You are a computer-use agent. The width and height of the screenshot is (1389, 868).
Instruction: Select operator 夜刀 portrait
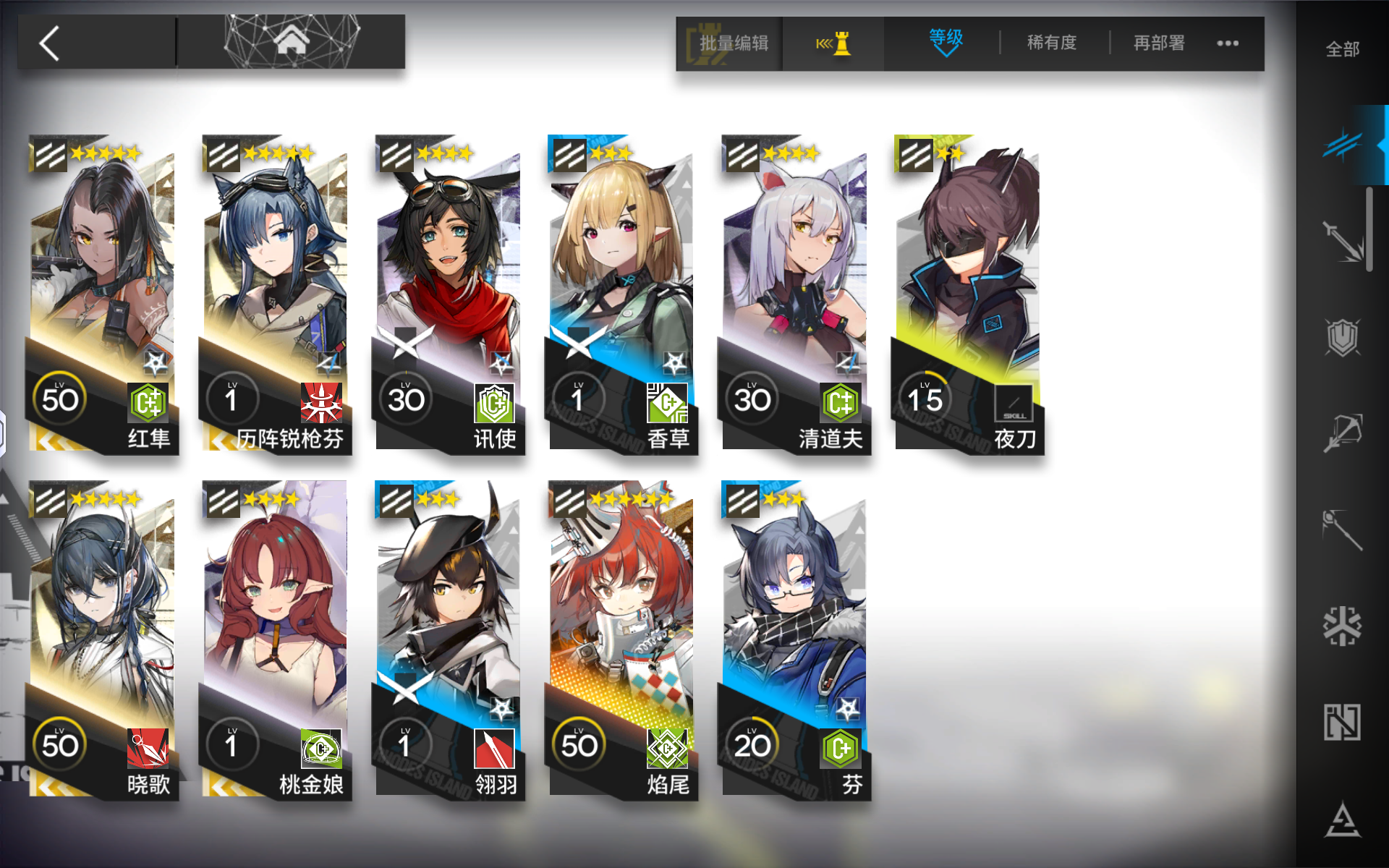[x=969, y=275]
